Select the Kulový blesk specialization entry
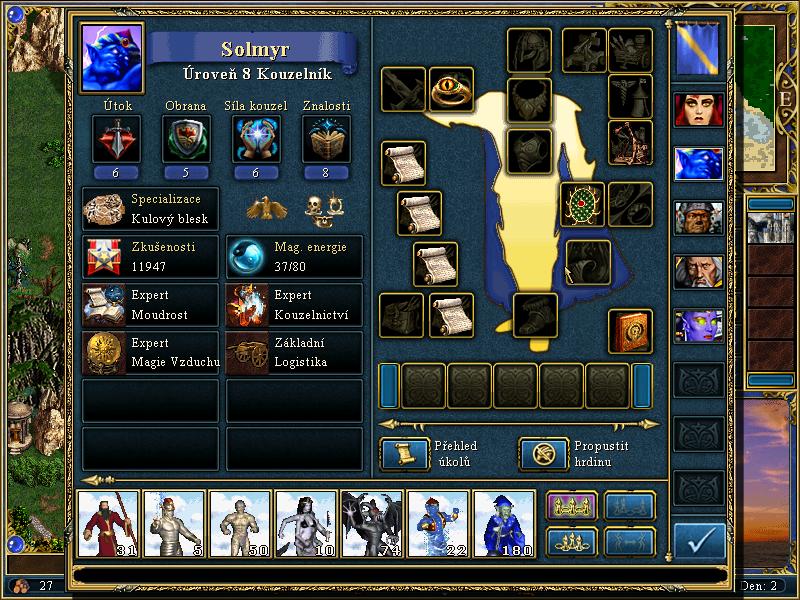 point(151,208)
